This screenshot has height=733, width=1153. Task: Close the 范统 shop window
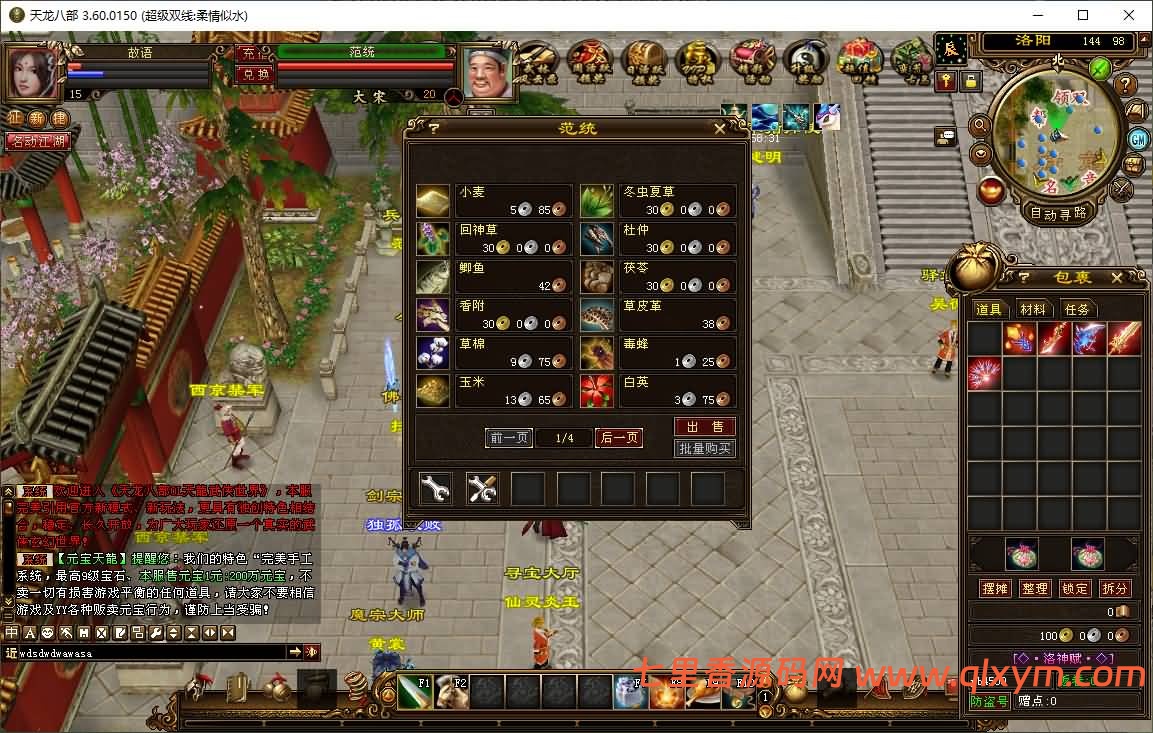click(720, 129)
